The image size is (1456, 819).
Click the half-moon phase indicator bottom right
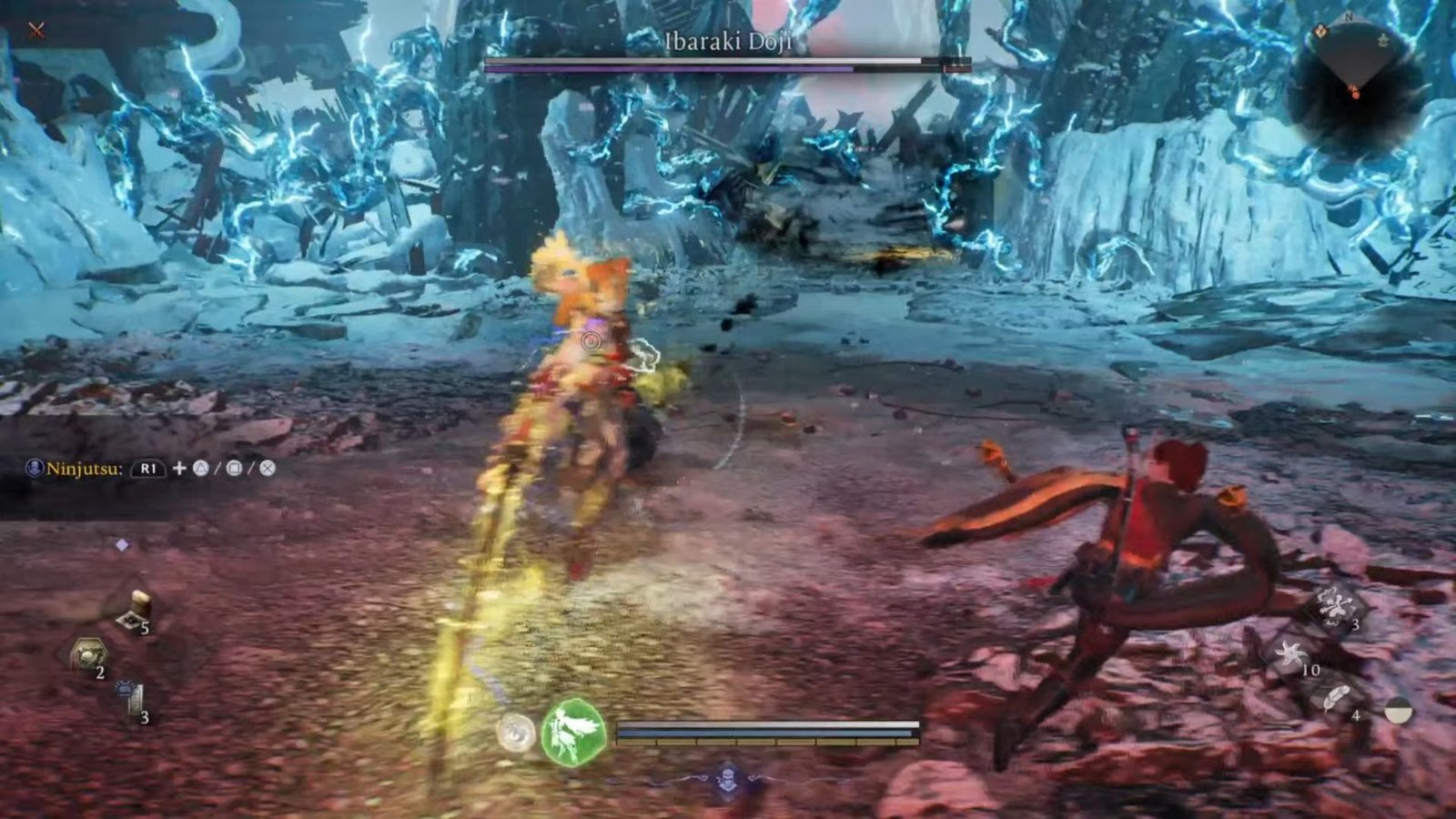point(1399,711)
